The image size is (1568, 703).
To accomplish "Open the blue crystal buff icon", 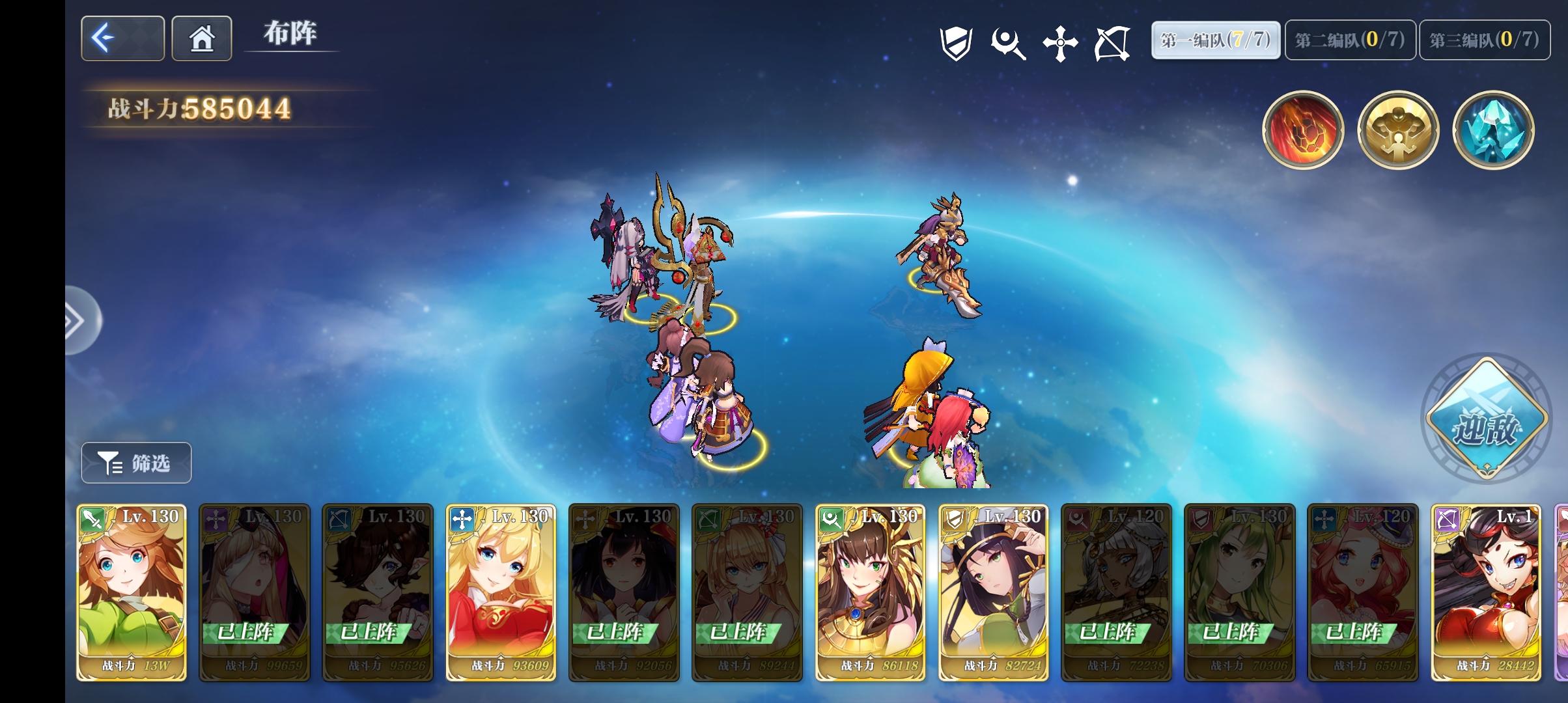I will tap(1492, 130).
